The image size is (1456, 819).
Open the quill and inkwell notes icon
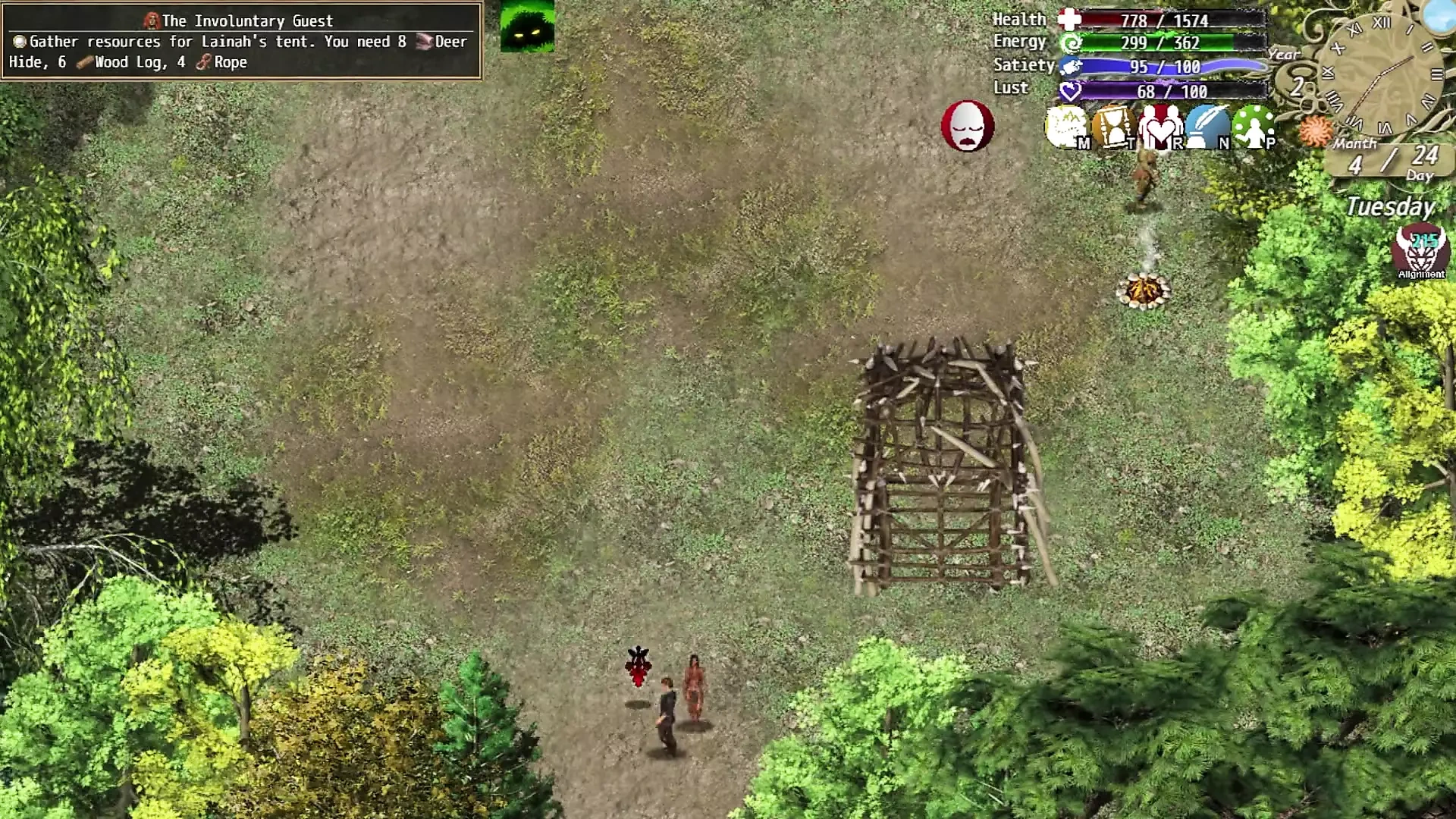[x=1207, y=127]
